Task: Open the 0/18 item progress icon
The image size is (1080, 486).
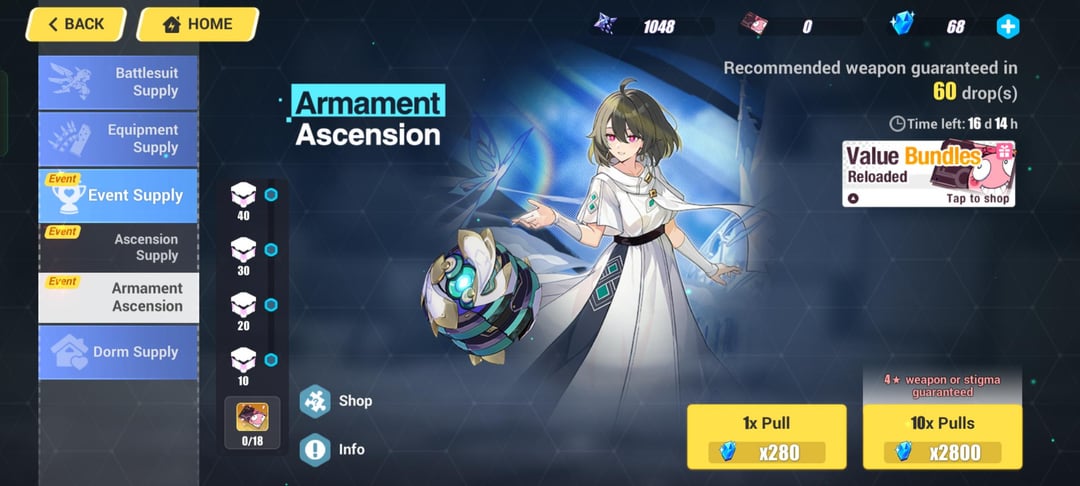Action: click(252, 421)
